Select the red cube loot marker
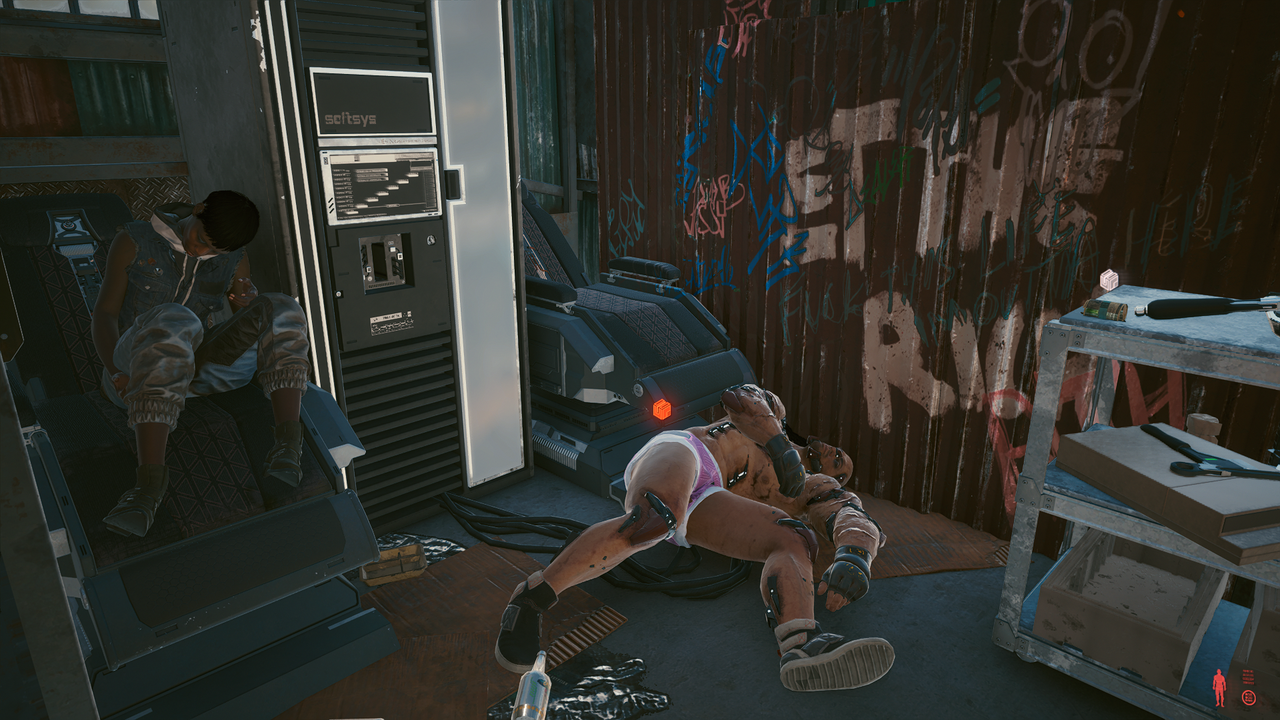The width and height of the screenshot is (1280, 720). [661, 409]
